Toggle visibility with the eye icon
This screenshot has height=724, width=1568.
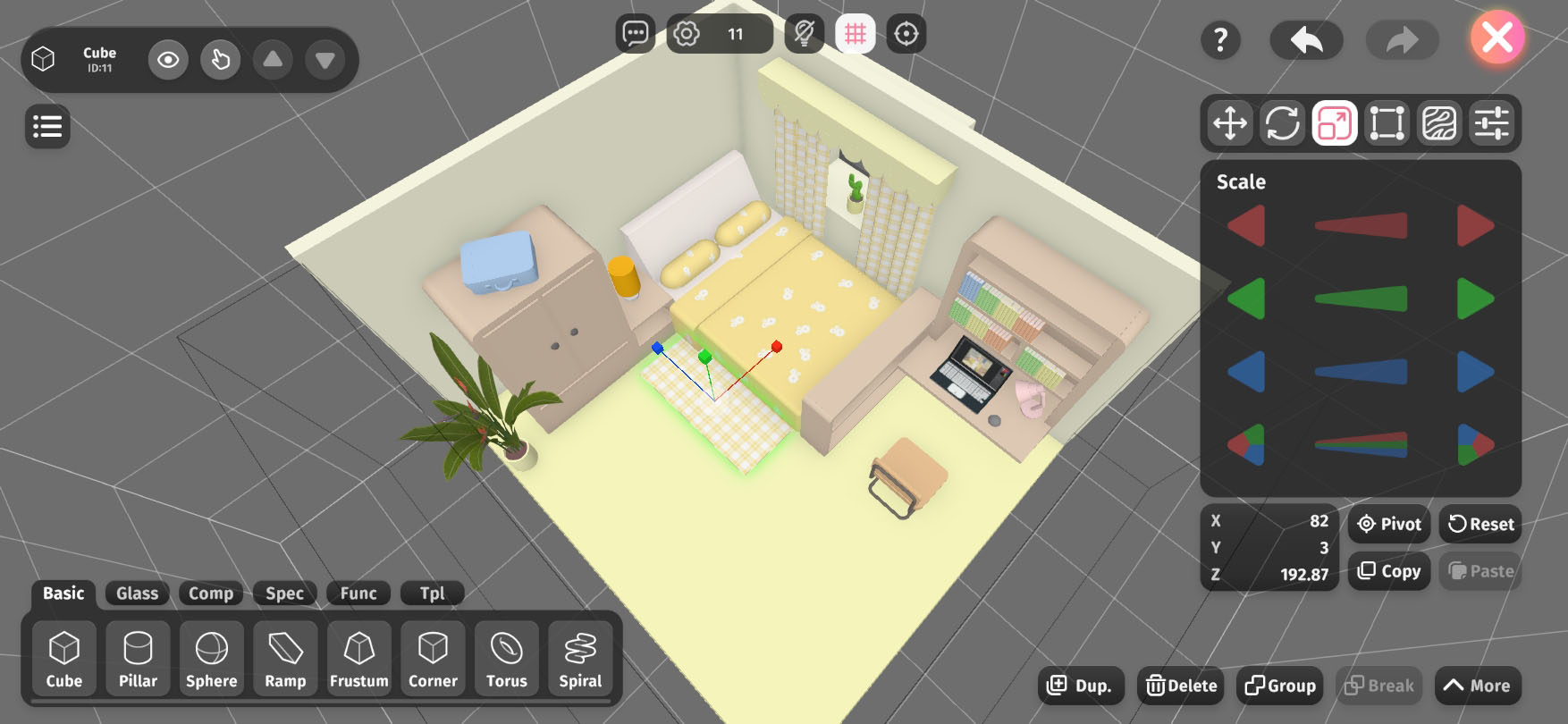(168, 60)
